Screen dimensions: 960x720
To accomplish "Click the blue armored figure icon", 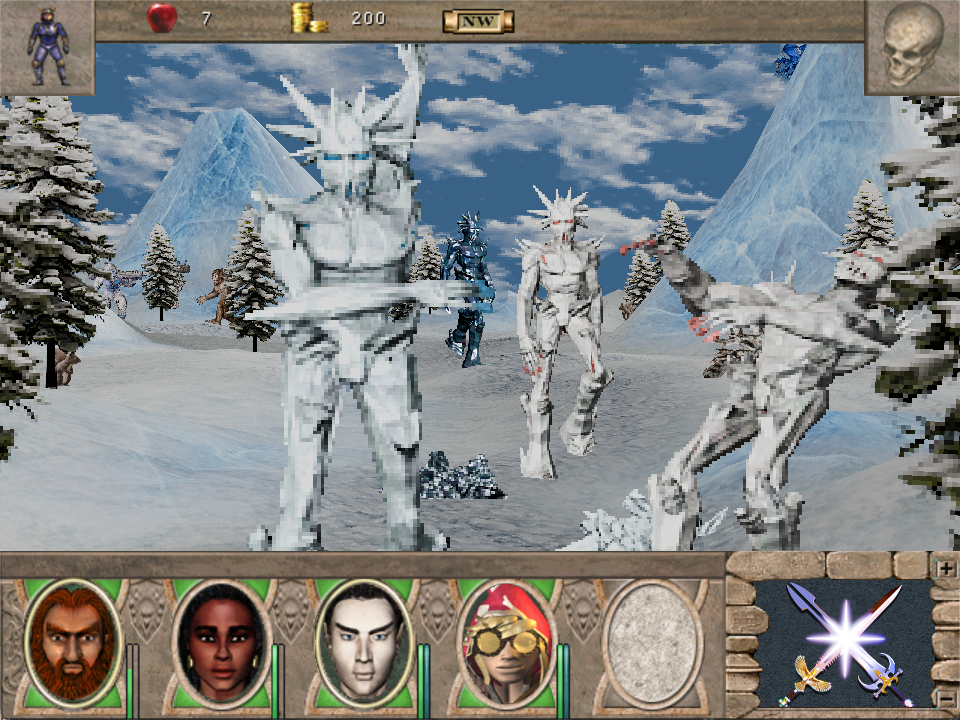I will (x=47, y=46).
